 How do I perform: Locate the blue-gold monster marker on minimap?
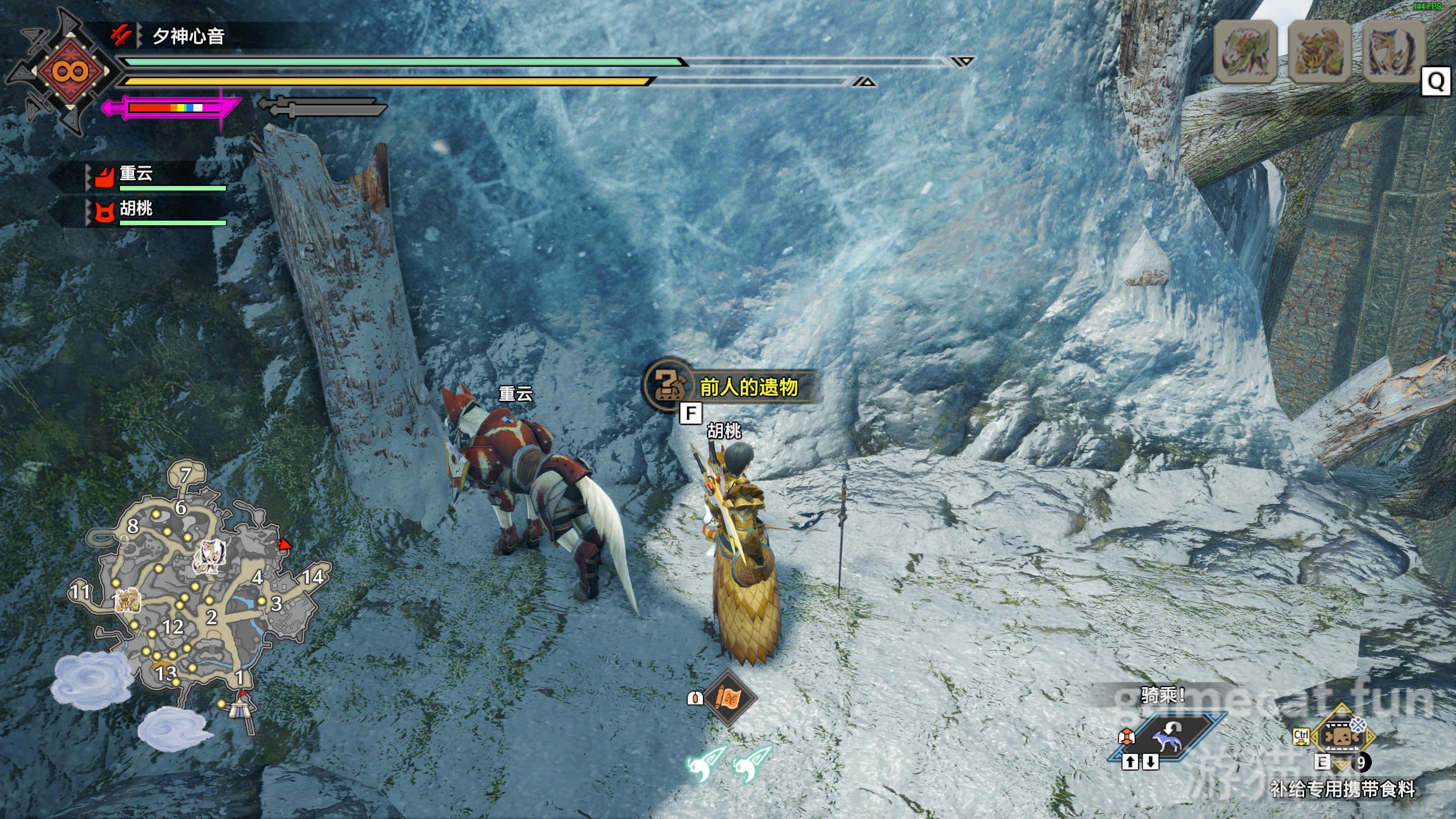click(x=210, y=556)
